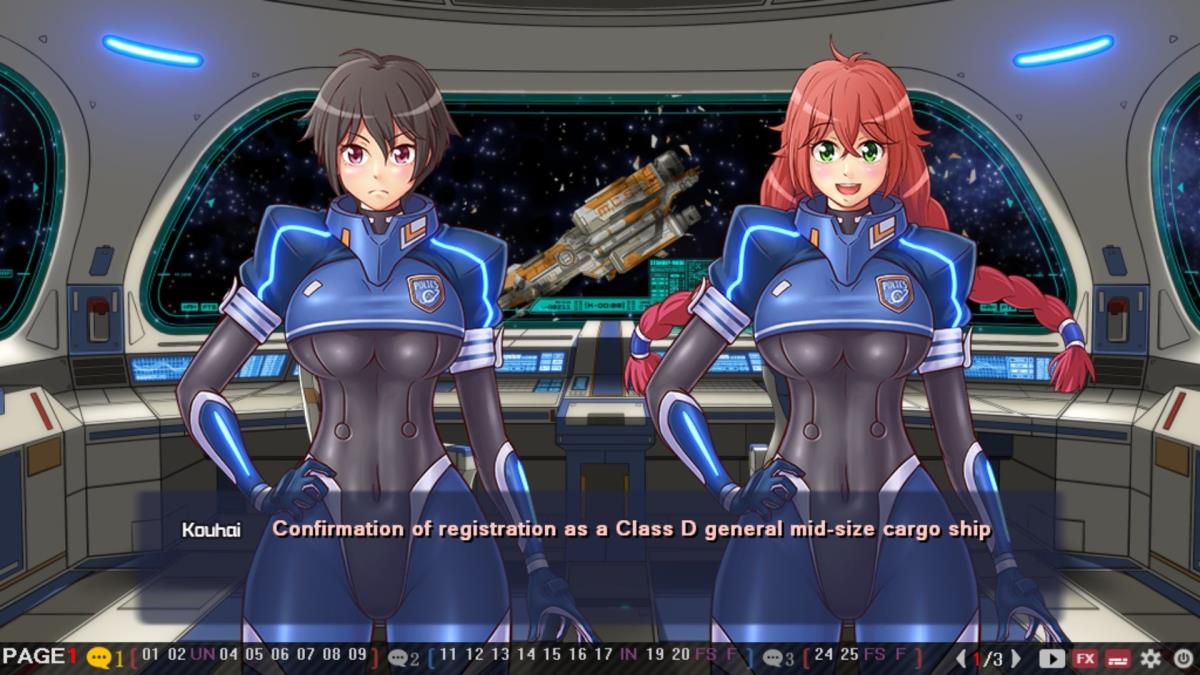Click the power button to quit
Viewport: 1200px width, 675px height.
coord(1183,658)
